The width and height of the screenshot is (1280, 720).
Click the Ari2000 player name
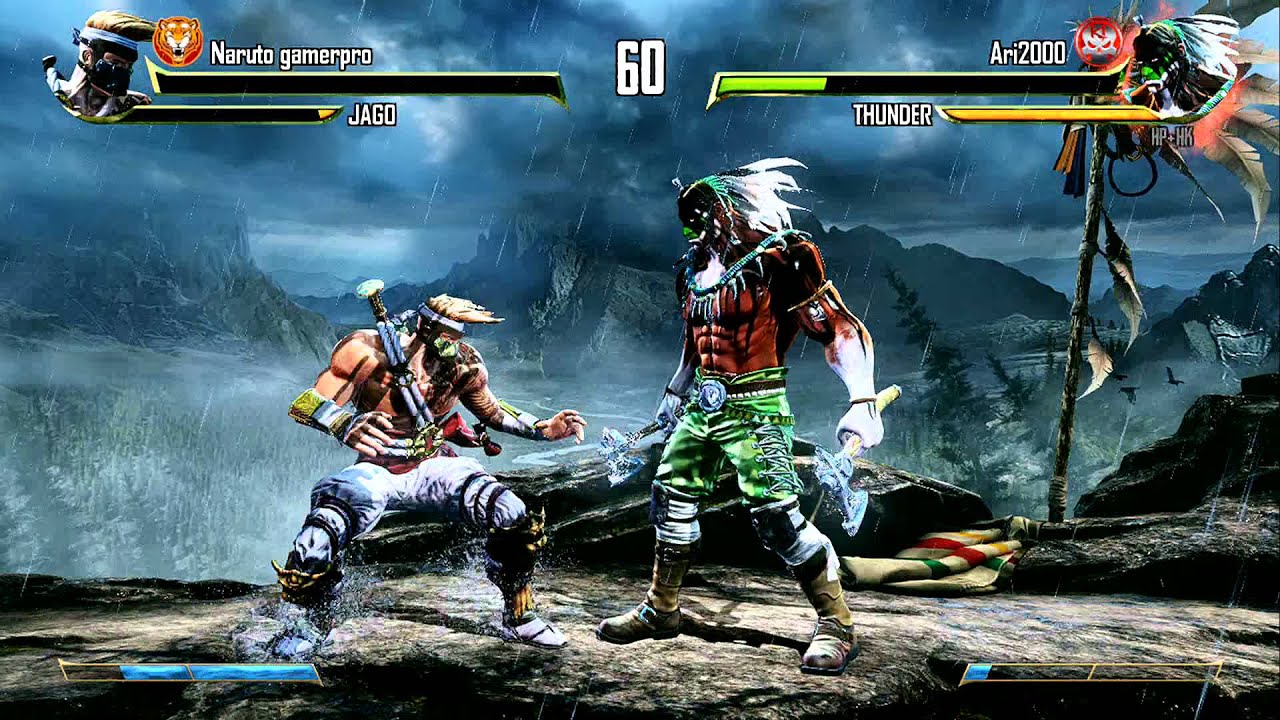[1028, 55]
